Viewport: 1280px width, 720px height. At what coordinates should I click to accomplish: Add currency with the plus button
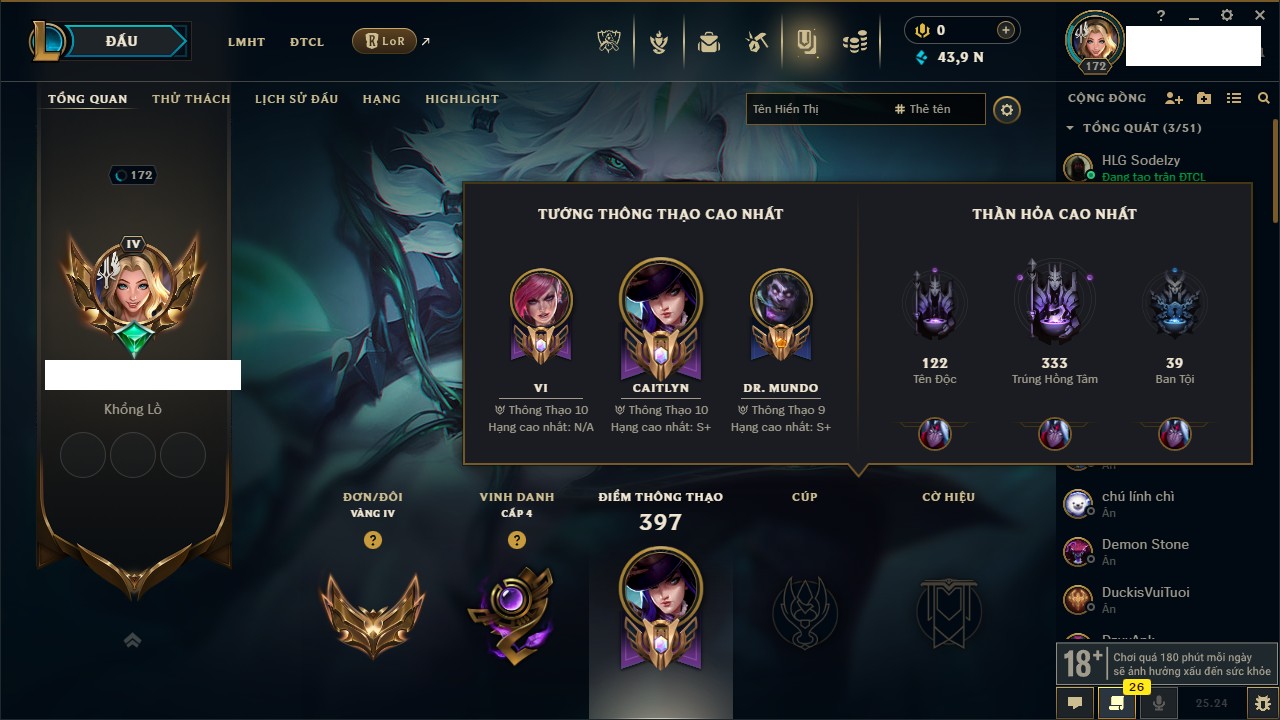click(1005, 31)
